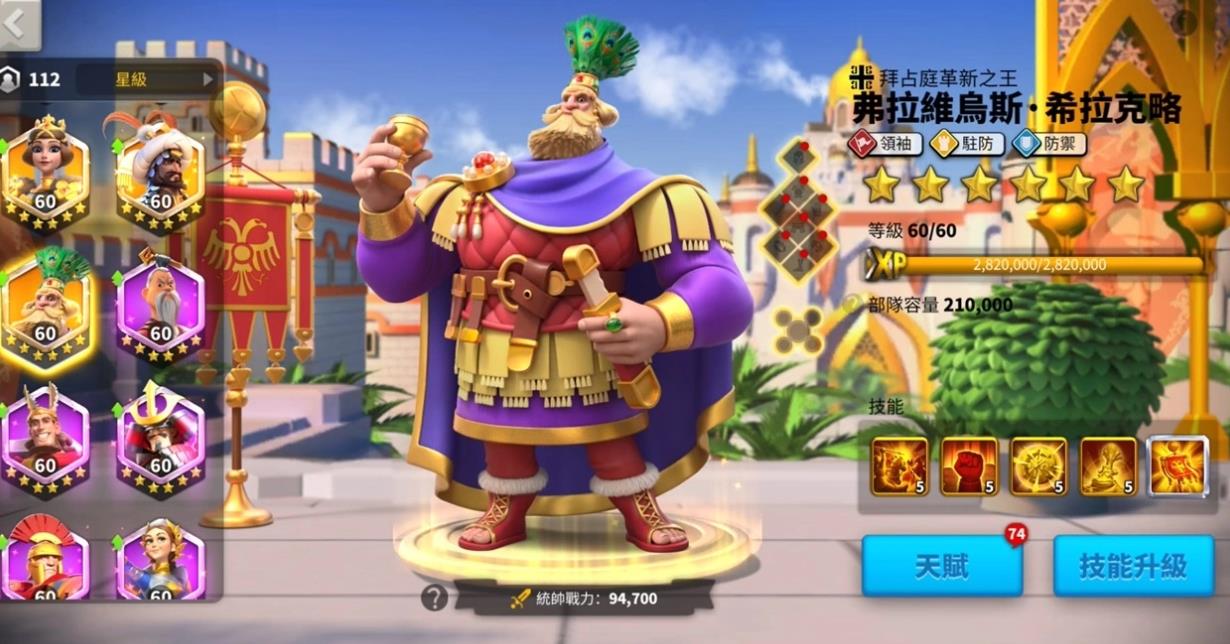Image resolution: width=1230 pixels, height=644 pixels.
Task: View the red banner skill icon
Action: click(x=1177, y=466)
